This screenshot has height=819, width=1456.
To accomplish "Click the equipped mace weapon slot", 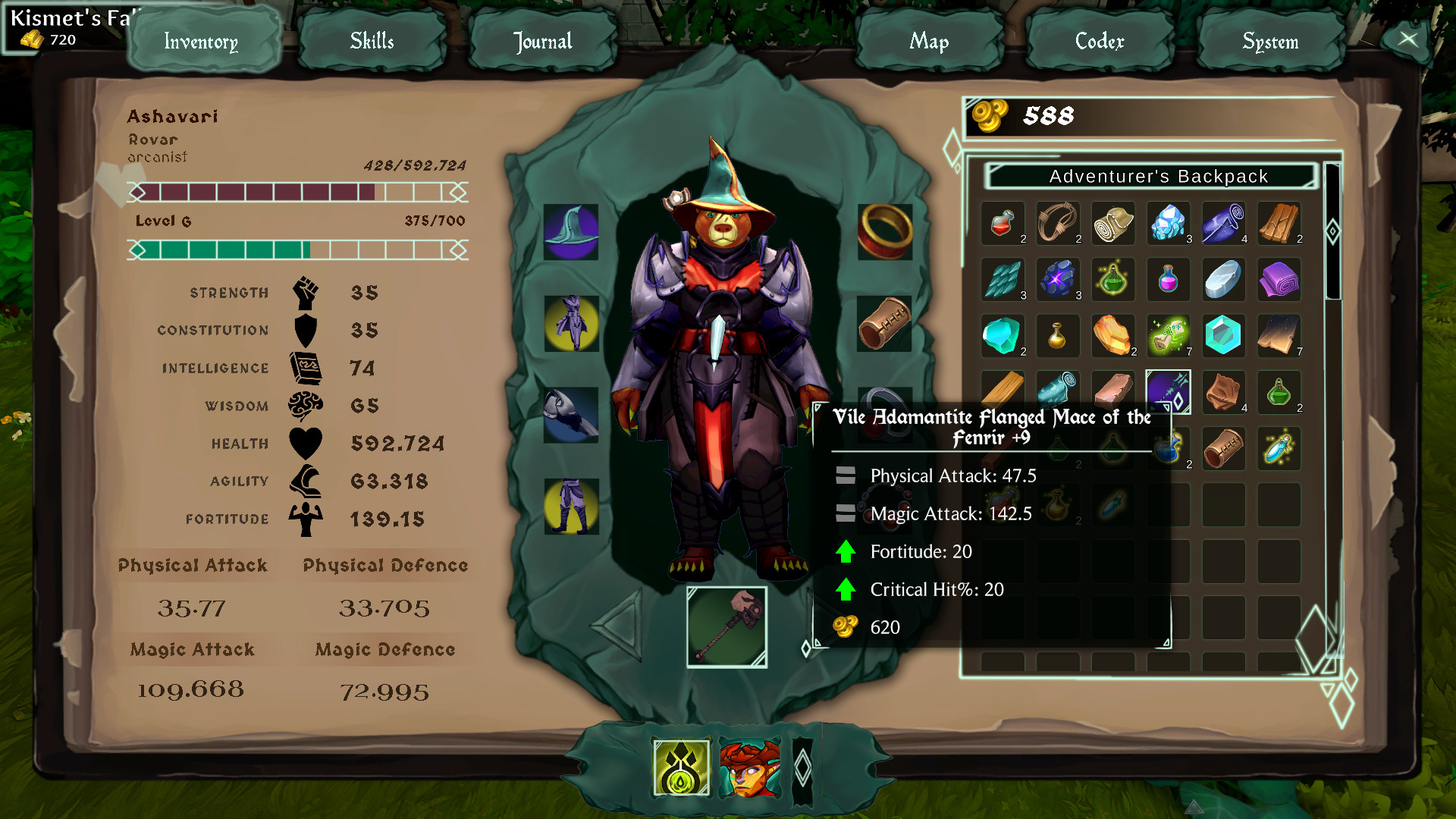I will pos(726,626).
